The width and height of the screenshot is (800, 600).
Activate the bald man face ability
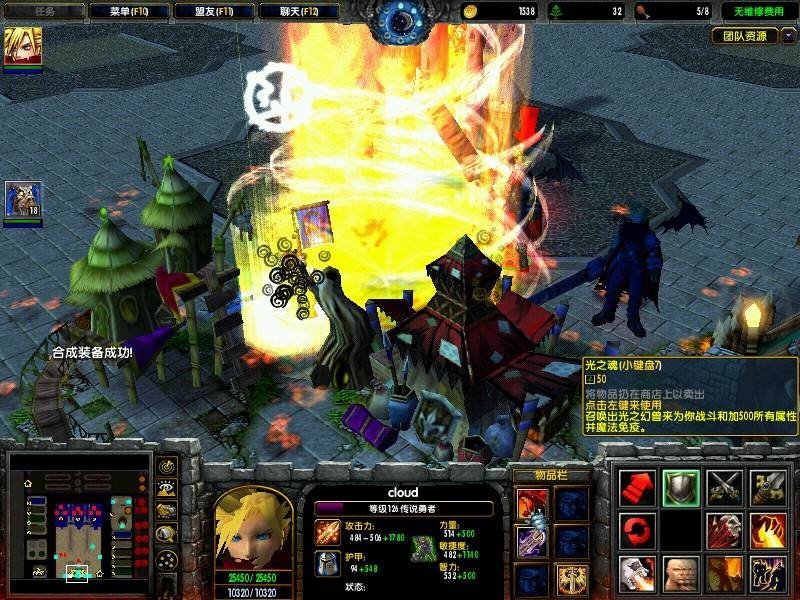[680, 573]
